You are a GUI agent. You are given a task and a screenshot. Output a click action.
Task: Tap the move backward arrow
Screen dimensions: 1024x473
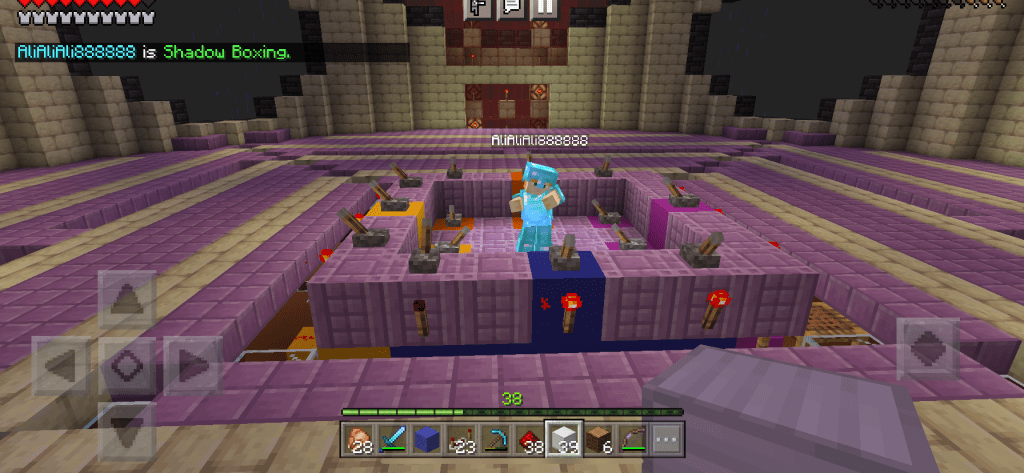[x=126, y=428]
